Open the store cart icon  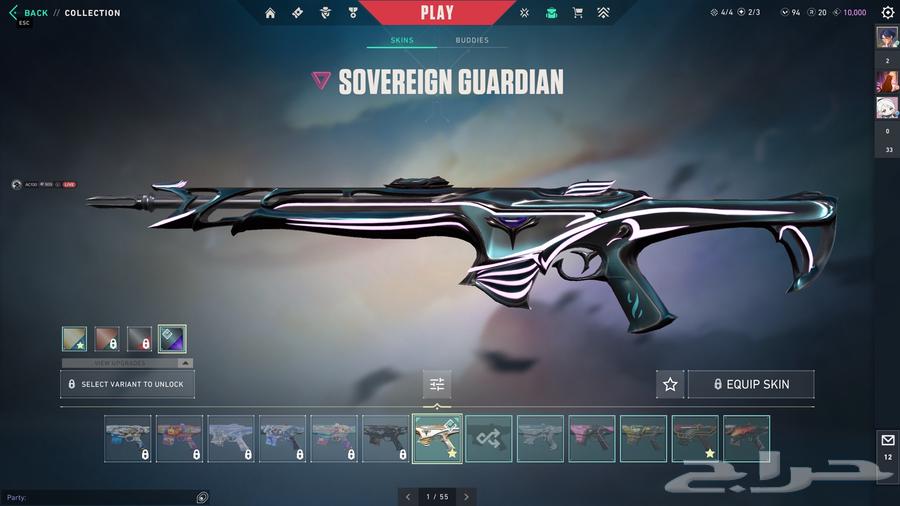pyautogui.click(x=577, y=13)
